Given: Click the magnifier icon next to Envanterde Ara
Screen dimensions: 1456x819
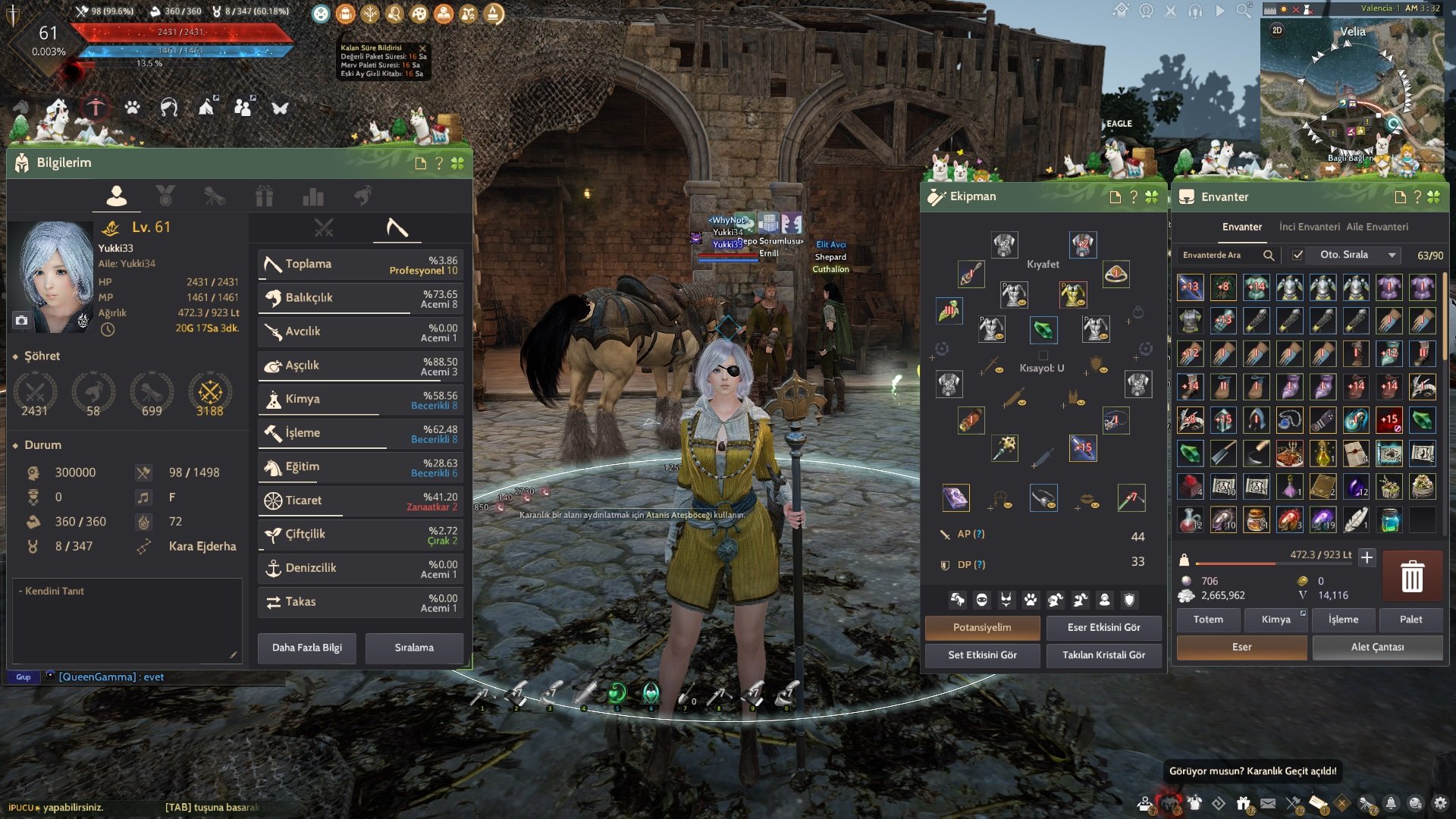Looking at the screenshot, I should (x=1270, y=256).
